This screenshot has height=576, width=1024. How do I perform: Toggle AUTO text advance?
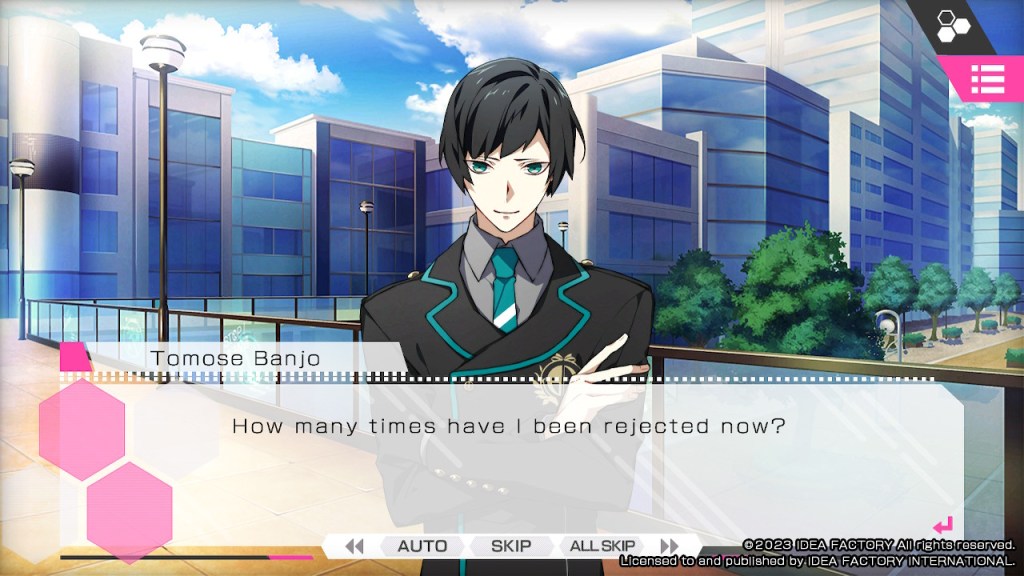click(x=422, y=546)
